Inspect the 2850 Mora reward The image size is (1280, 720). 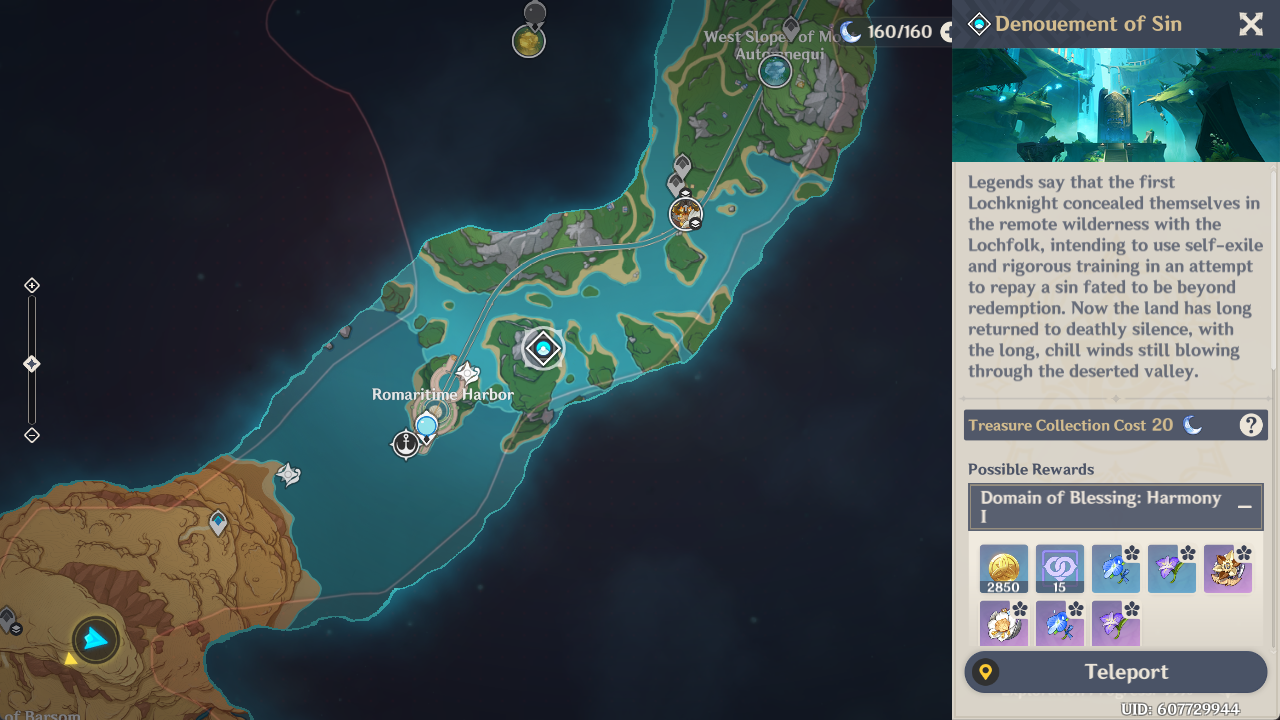tap(1003, 569)
